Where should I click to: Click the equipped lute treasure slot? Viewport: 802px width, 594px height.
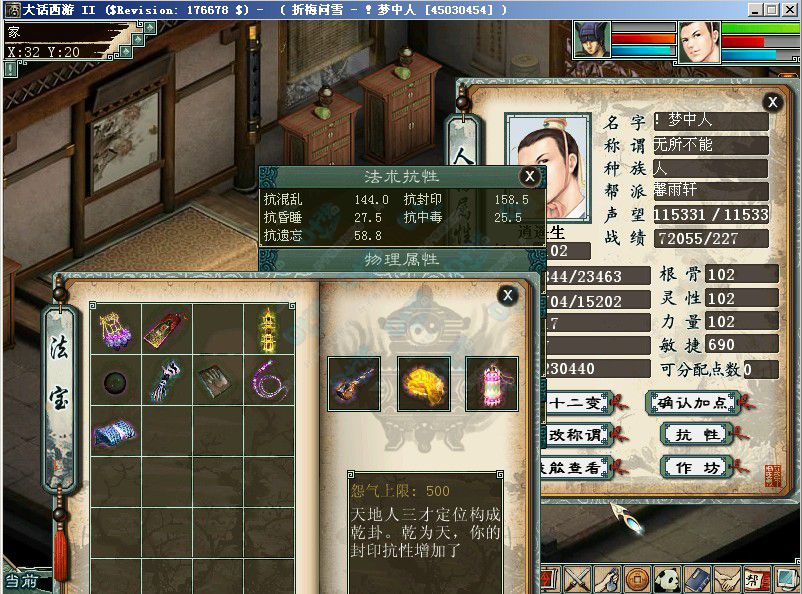click(354, 383)
